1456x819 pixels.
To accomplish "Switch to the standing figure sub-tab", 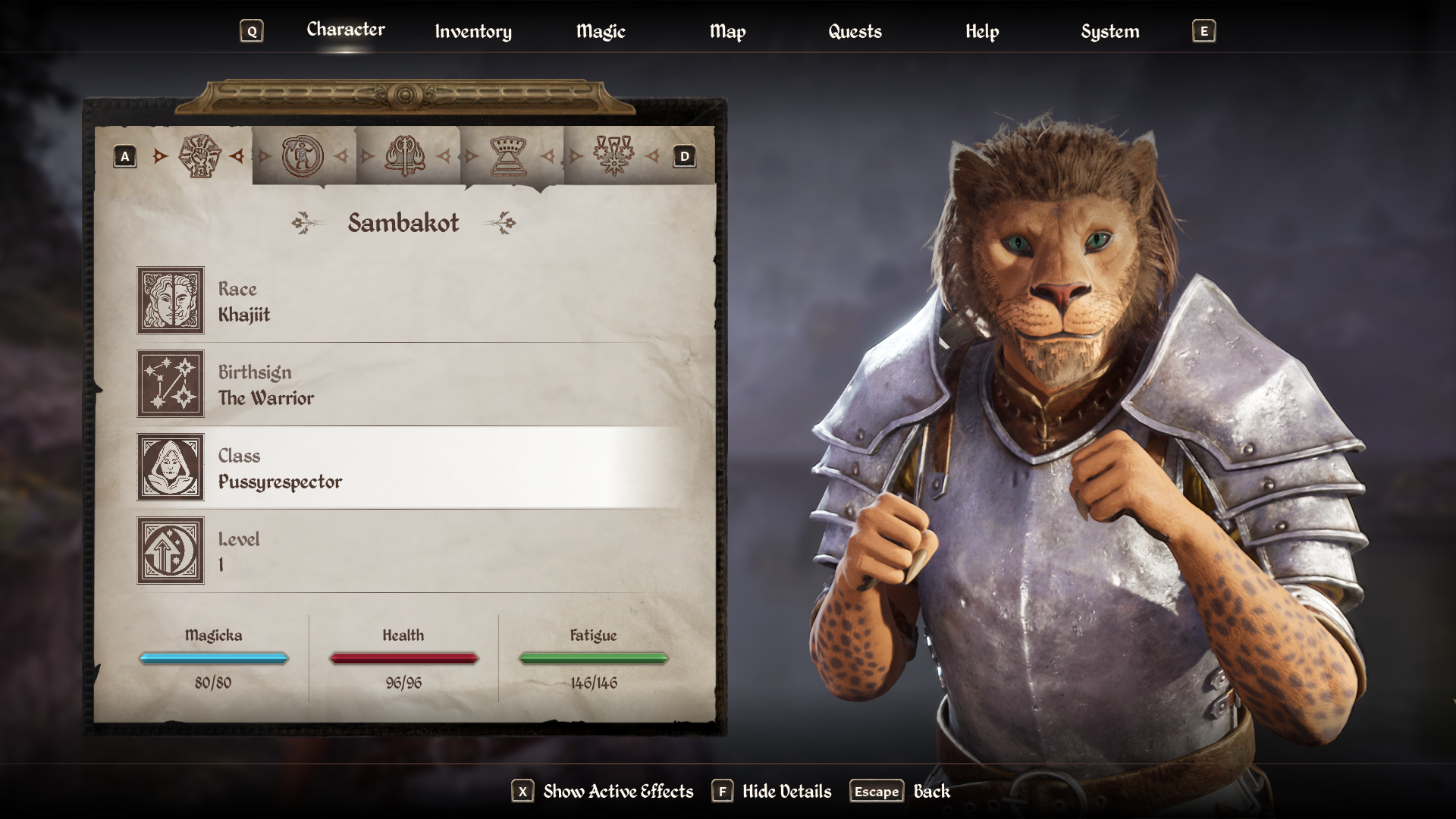I will tap(303, 156).
